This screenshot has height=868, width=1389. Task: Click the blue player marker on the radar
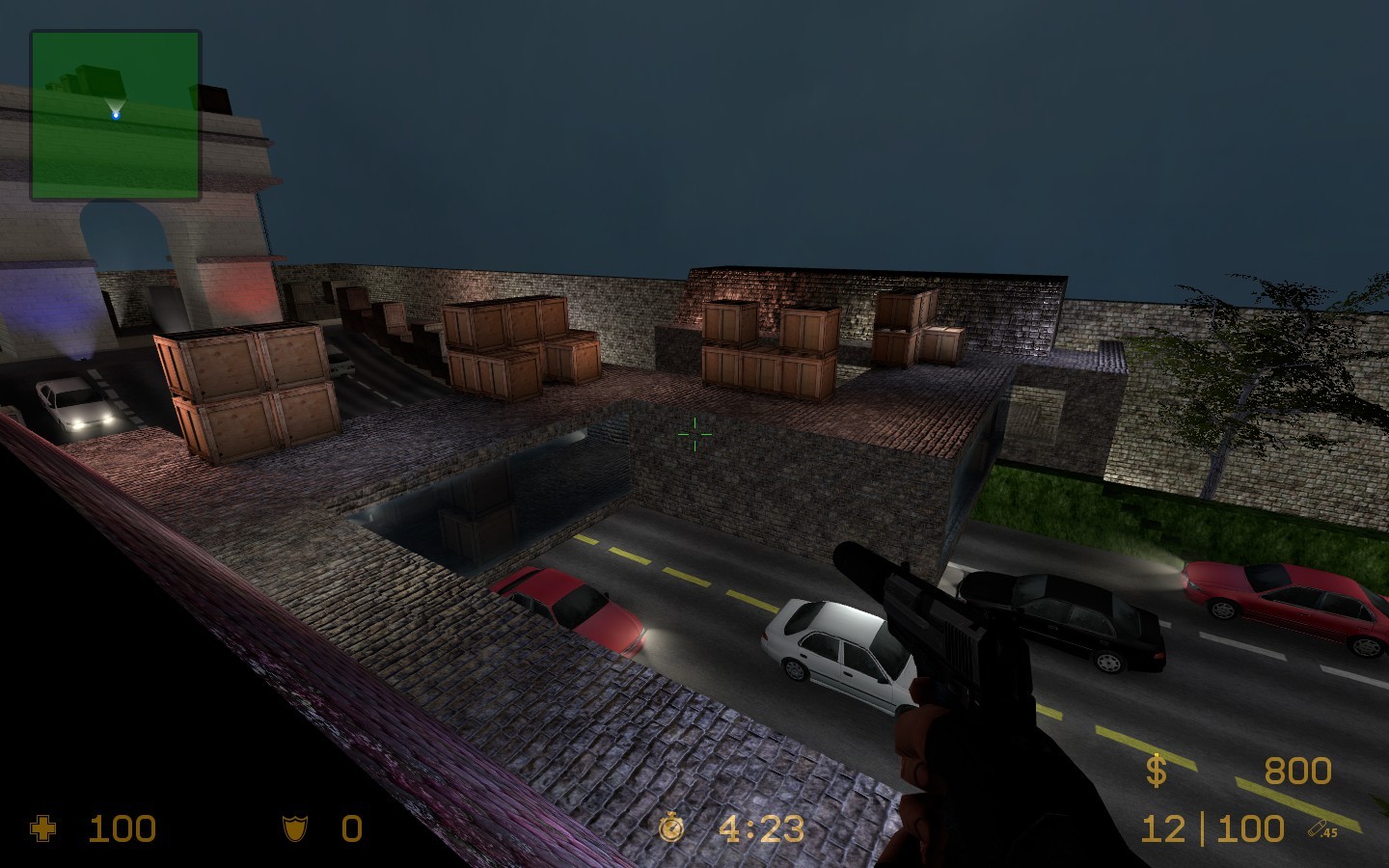[x=115, y=114]
